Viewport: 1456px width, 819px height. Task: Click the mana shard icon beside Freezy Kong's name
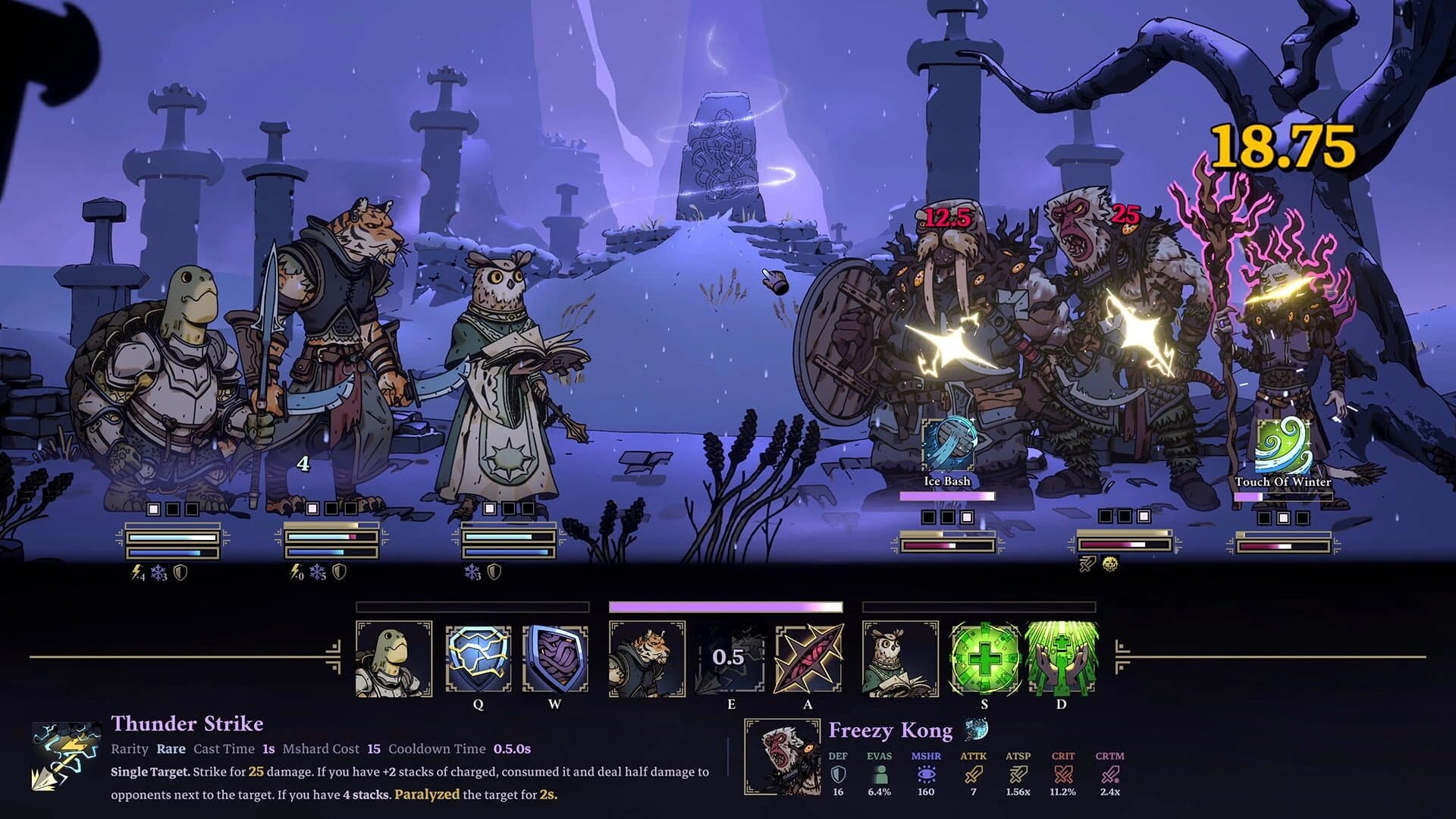click(x=978, y=728)
